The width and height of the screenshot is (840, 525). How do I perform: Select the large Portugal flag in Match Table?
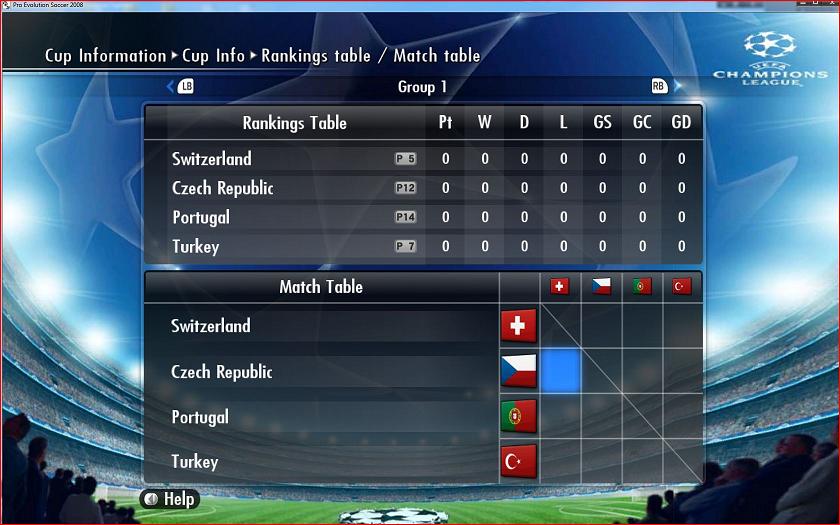click(x=518, y=416)
